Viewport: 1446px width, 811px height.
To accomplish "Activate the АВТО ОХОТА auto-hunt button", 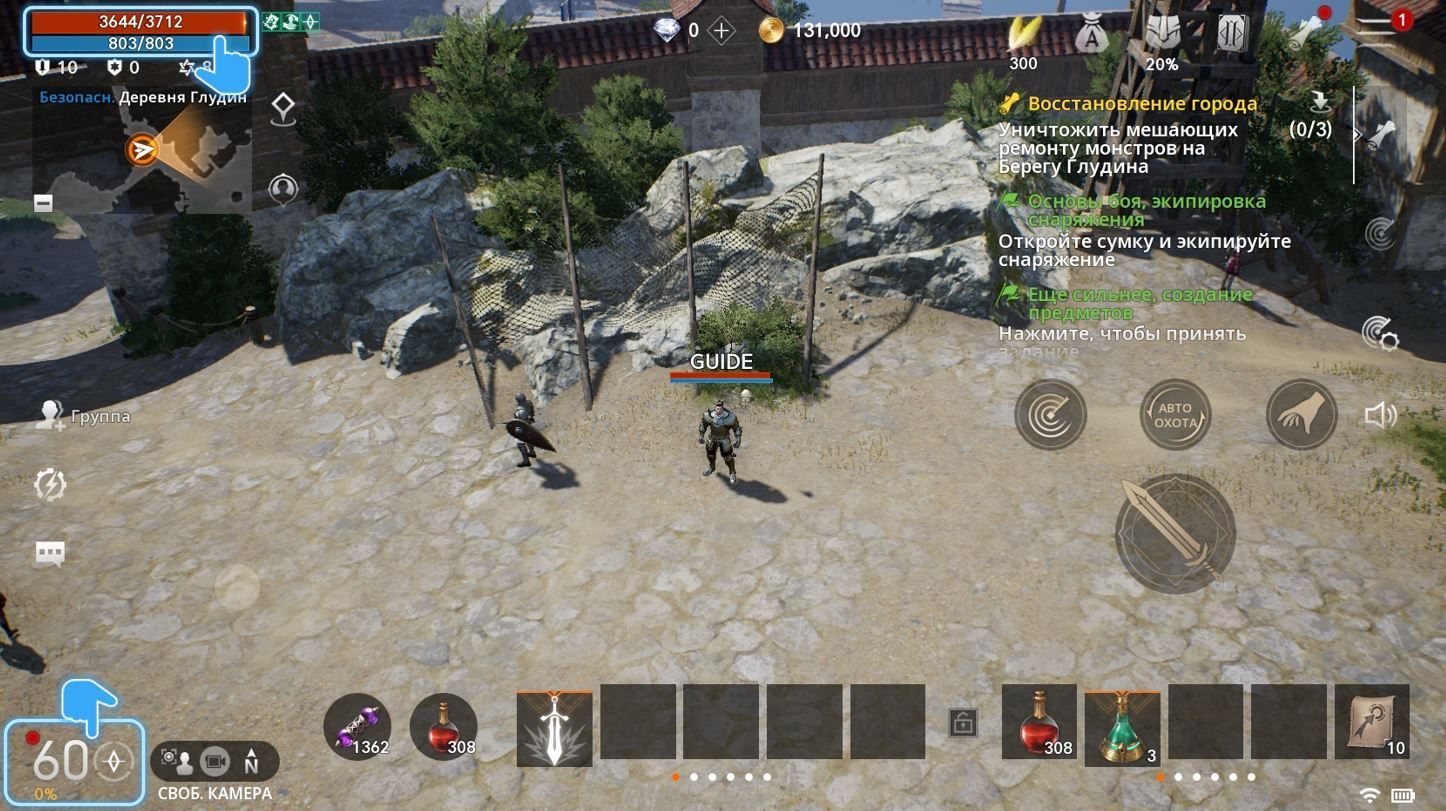I will click(x=1177, y=414).
